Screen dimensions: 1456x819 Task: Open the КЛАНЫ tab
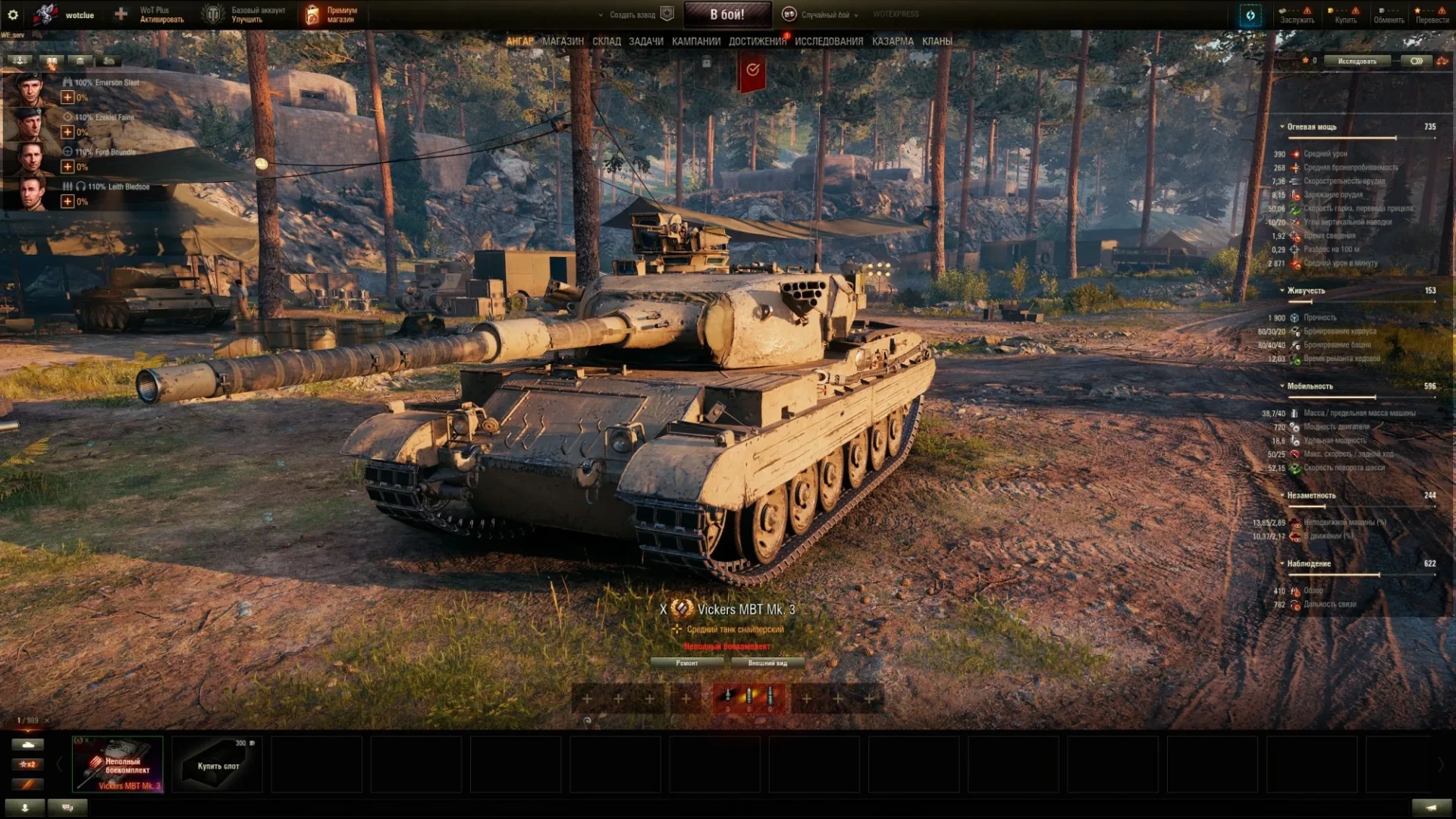click(937, 42)
